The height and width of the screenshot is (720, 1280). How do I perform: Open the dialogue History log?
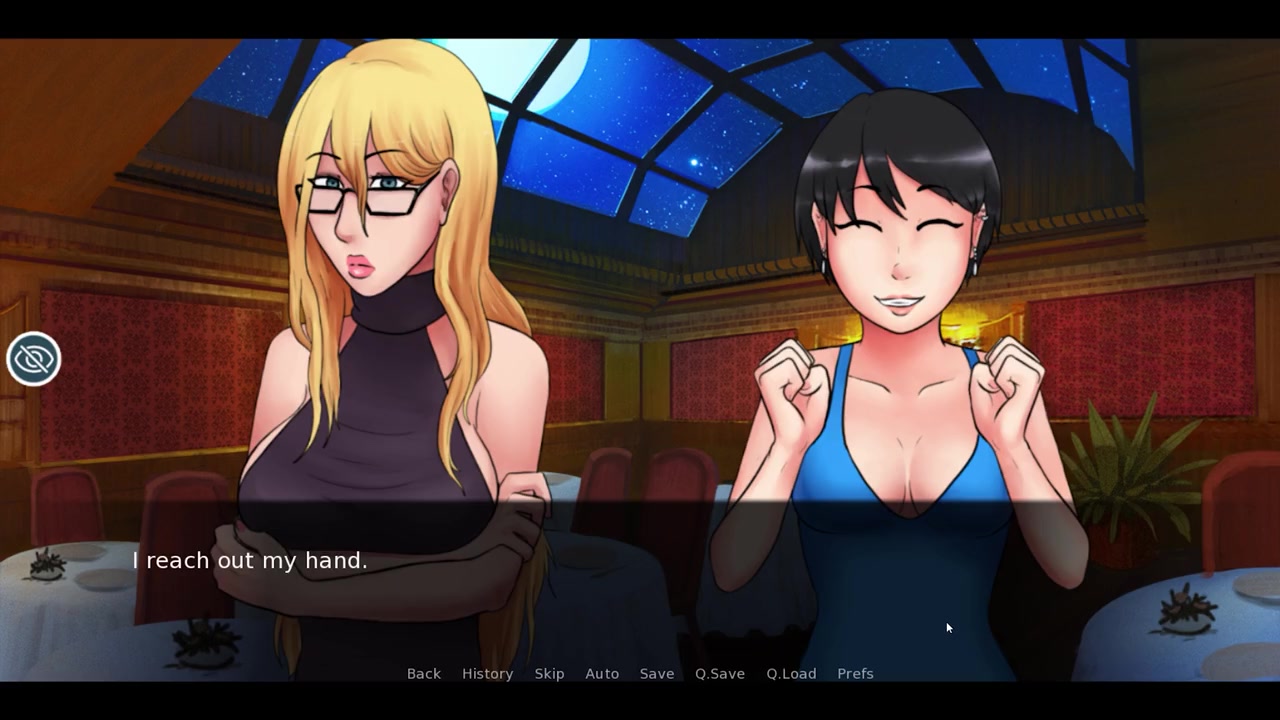(487, 674)
